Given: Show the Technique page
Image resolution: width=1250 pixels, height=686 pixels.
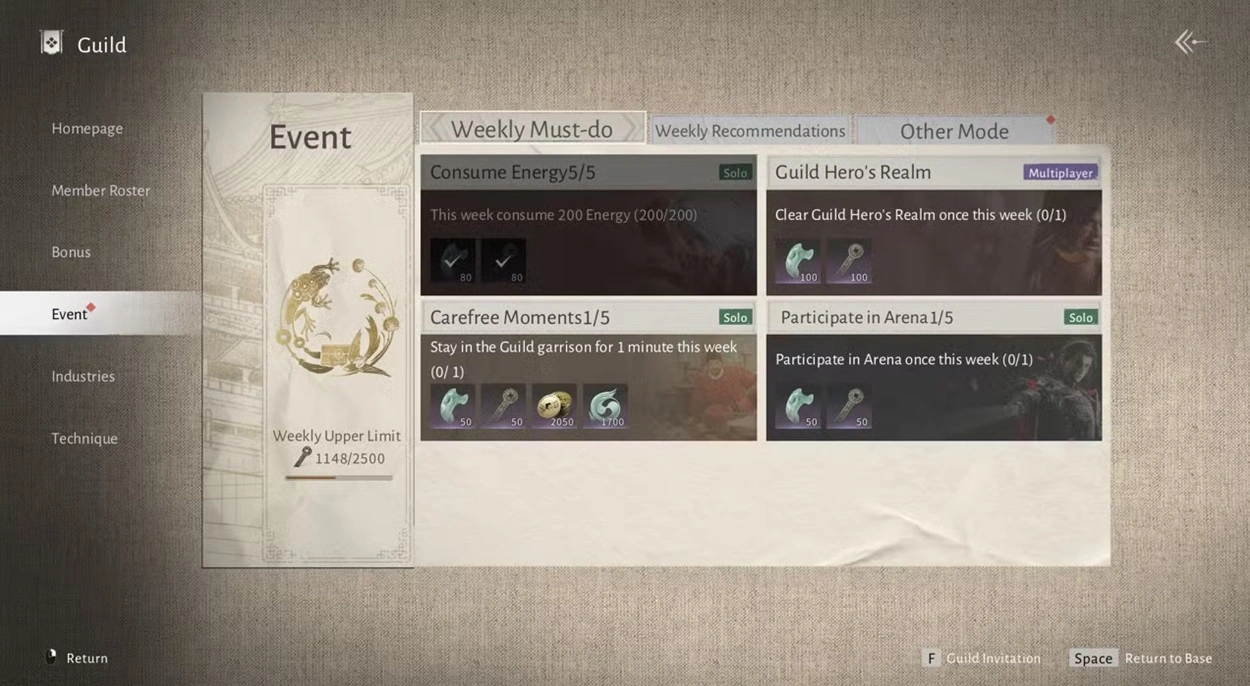Looking at the screenshot, I should 84,438.
